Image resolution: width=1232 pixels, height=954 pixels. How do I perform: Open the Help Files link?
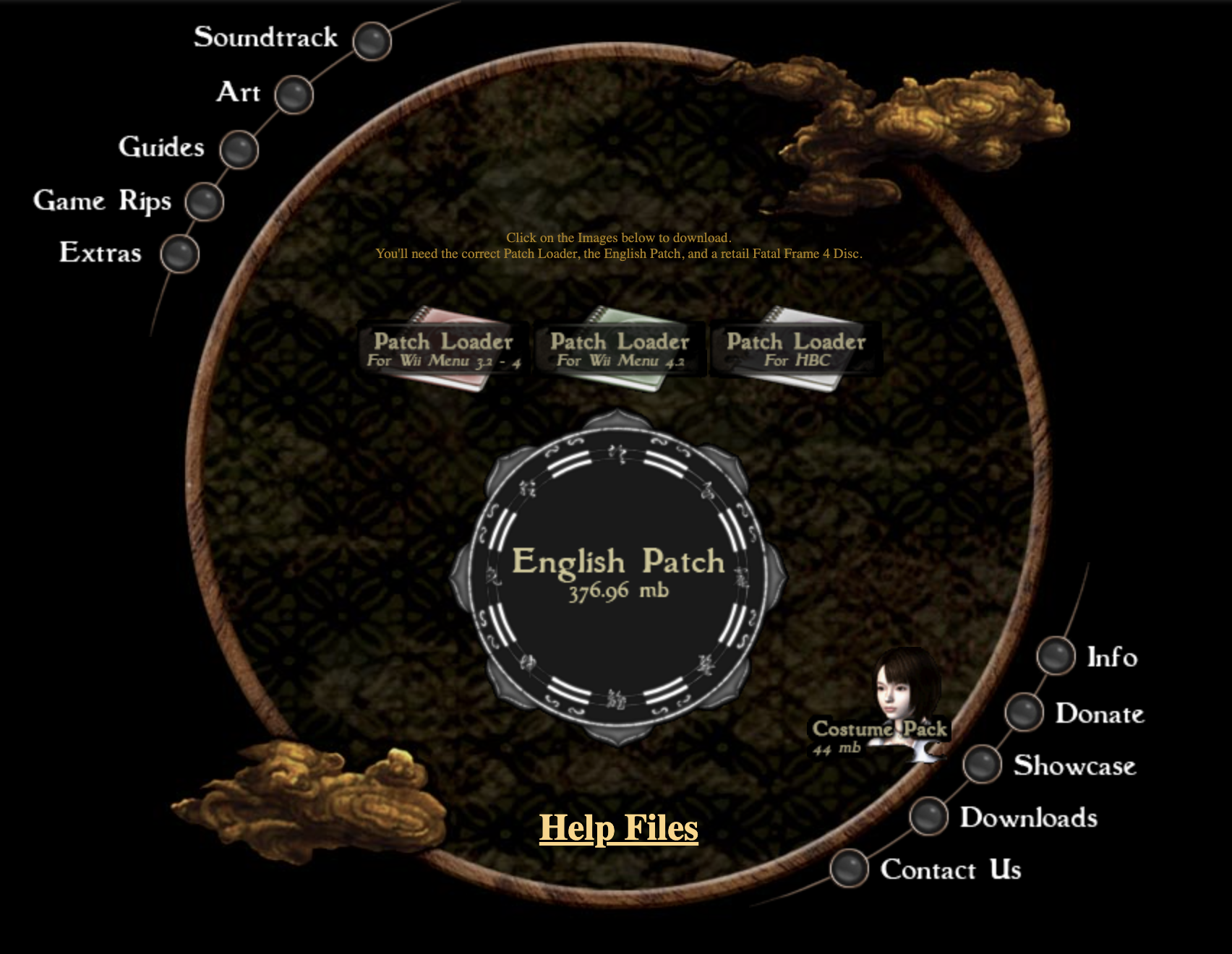(619, 828)
